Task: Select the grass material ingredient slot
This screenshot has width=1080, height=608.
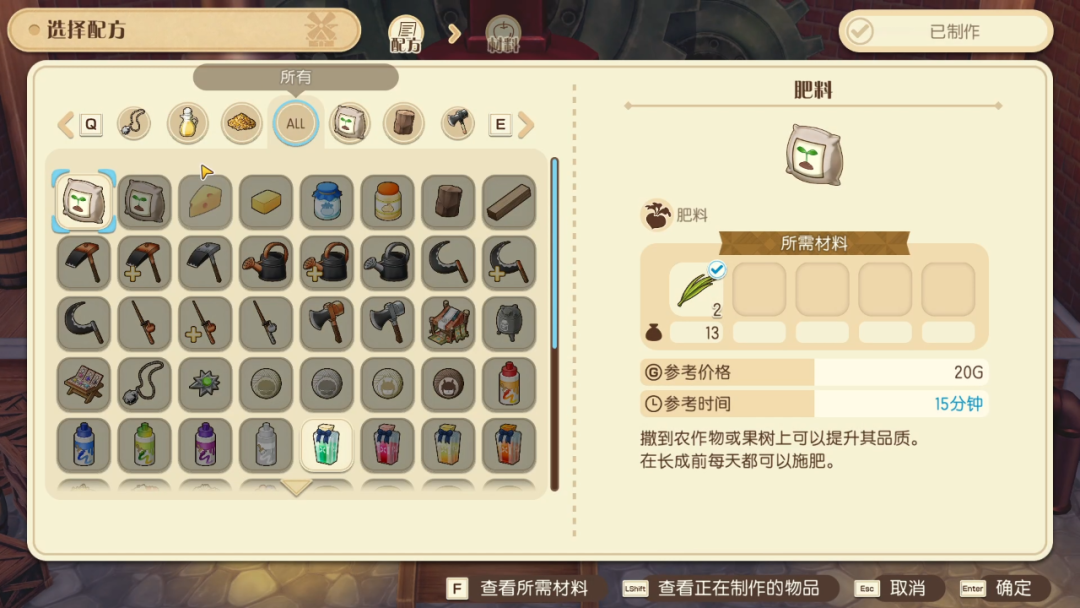Action: [699, 289]
